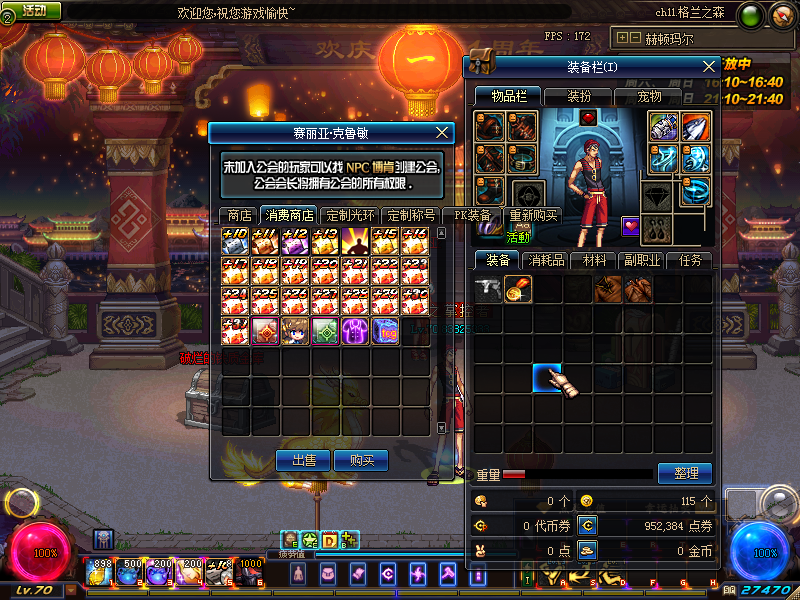Select the 任务 quest items tab
The width and height of the screenshot is (800, 600).
(x=690, y=260)
